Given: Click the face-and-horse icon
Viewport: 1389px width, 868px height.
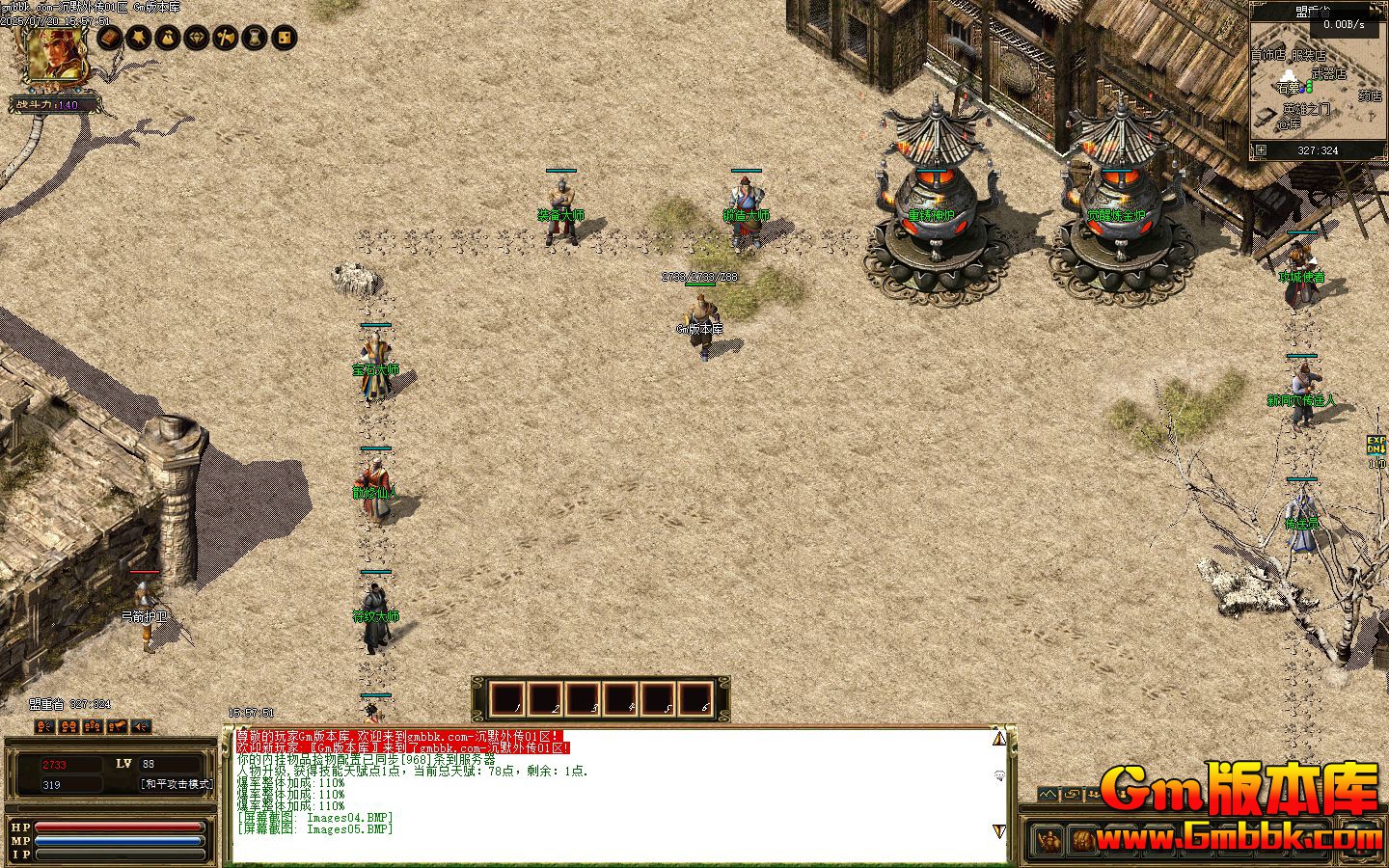Looking at the screenshot, I should 117,726.
